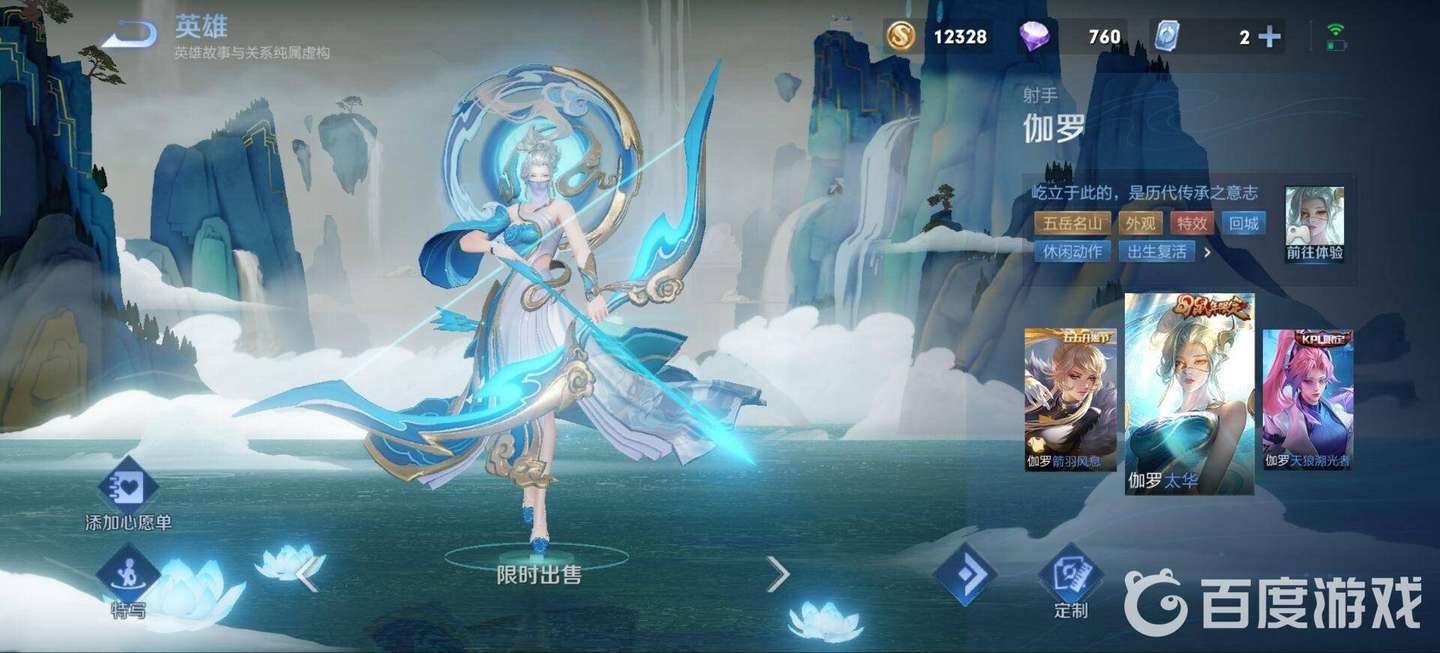The height and width of the screenshot is (653, 1440).
Task: Open the 定制 customization option
Action: tap(1070, 582)
